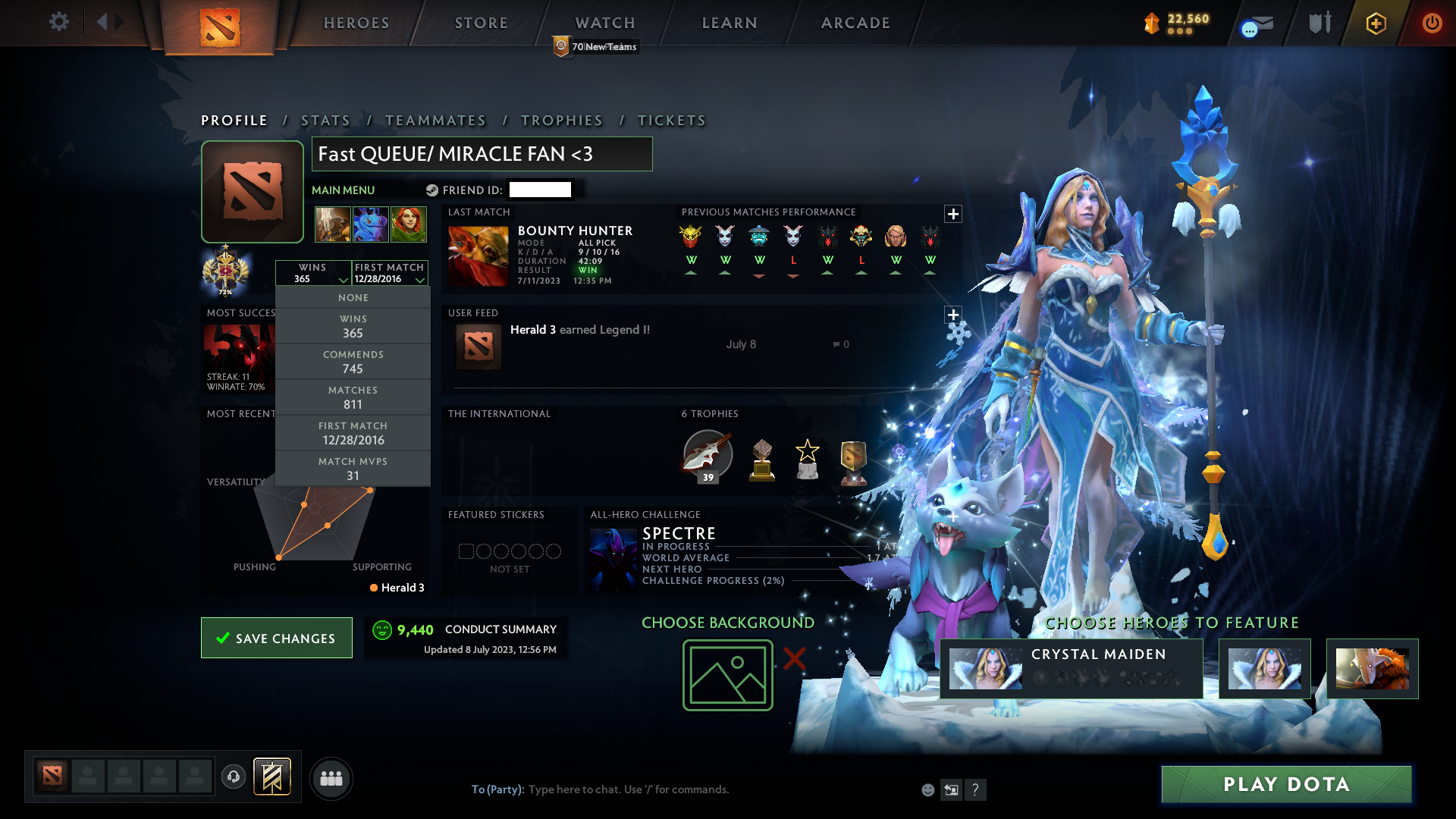Select the COMMENDS stat option
The width and height of the screenshot is (1456, 819).
(x=353, y=362)
